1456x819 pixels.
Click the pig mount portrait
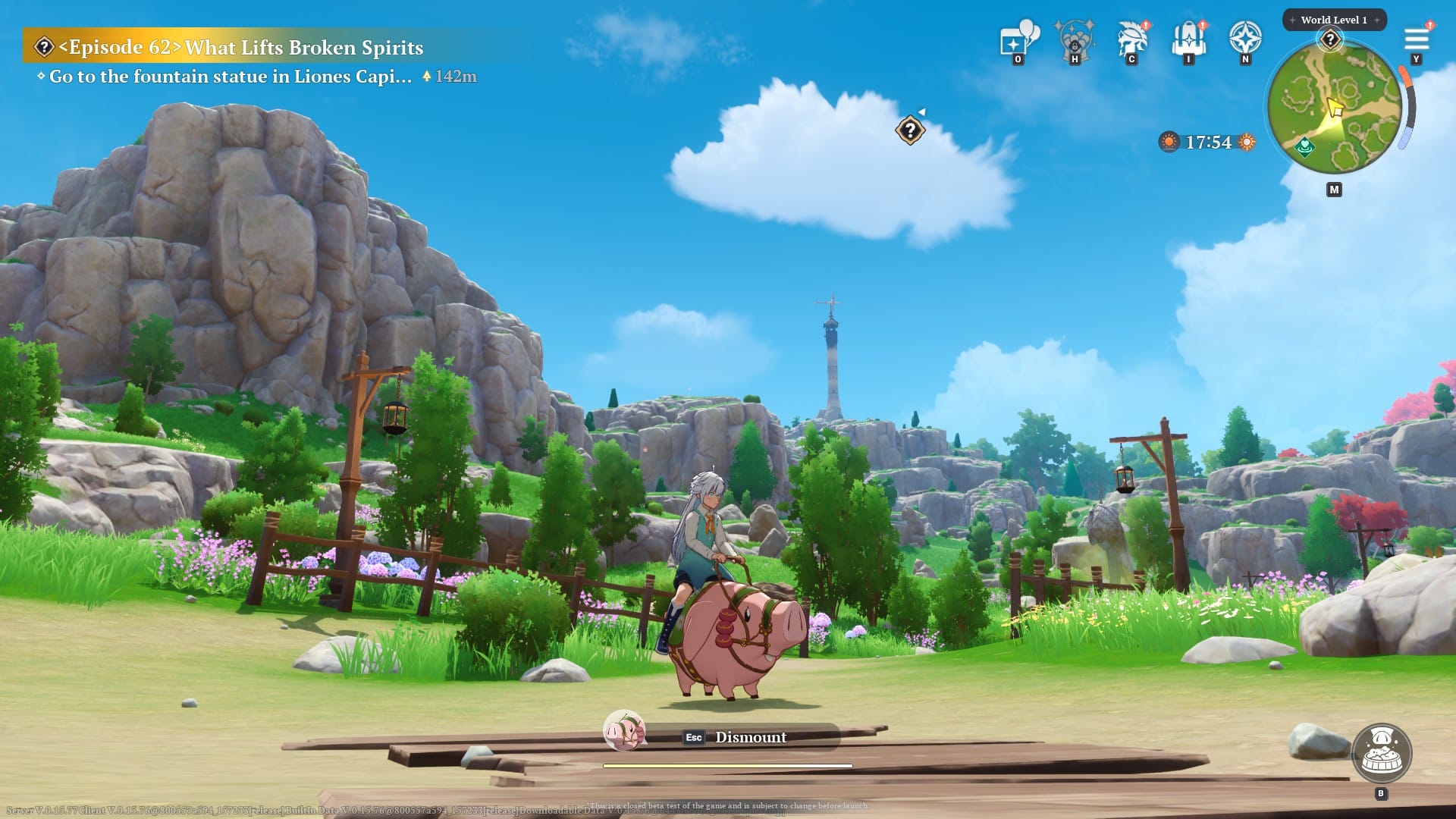[624, 731]
